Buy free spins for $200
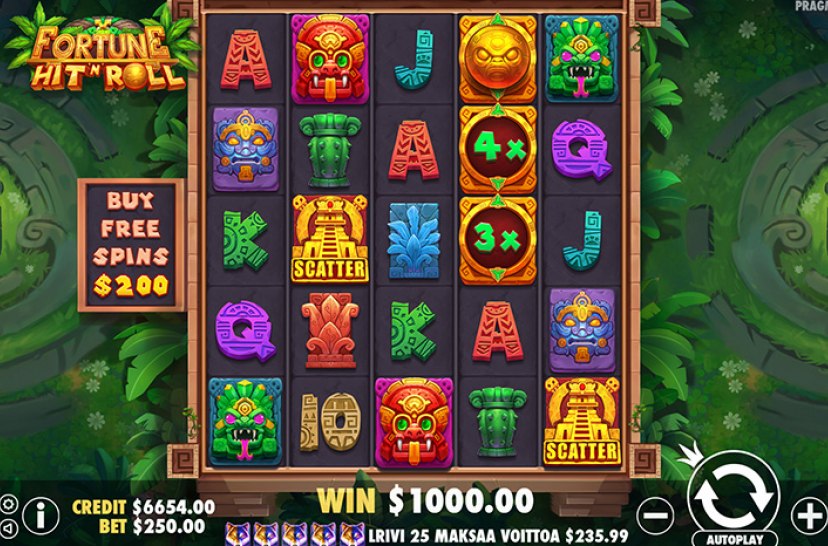828x546 pixels. tap(131, 245)
